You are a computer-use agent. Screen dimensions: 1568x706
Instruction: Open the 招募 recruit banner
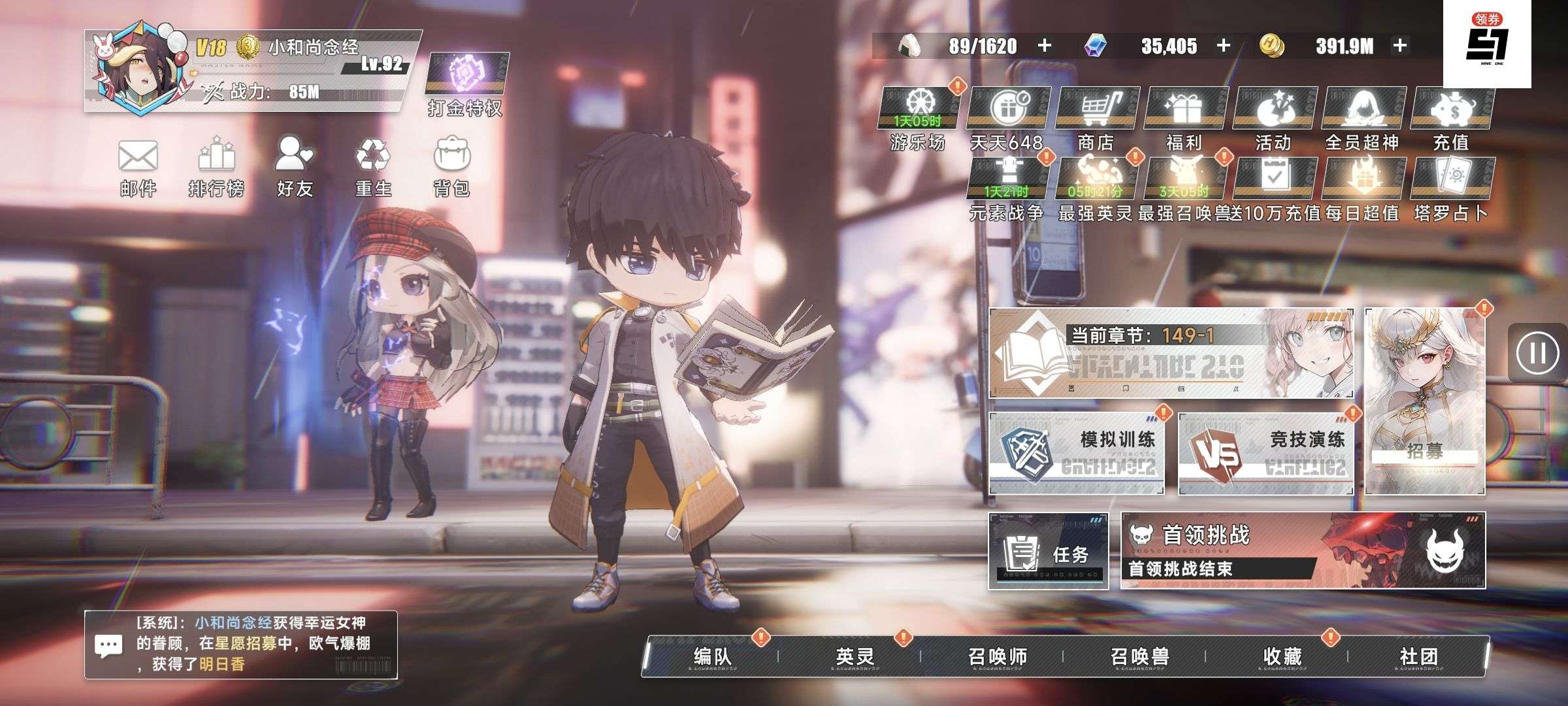[1424, 401]
